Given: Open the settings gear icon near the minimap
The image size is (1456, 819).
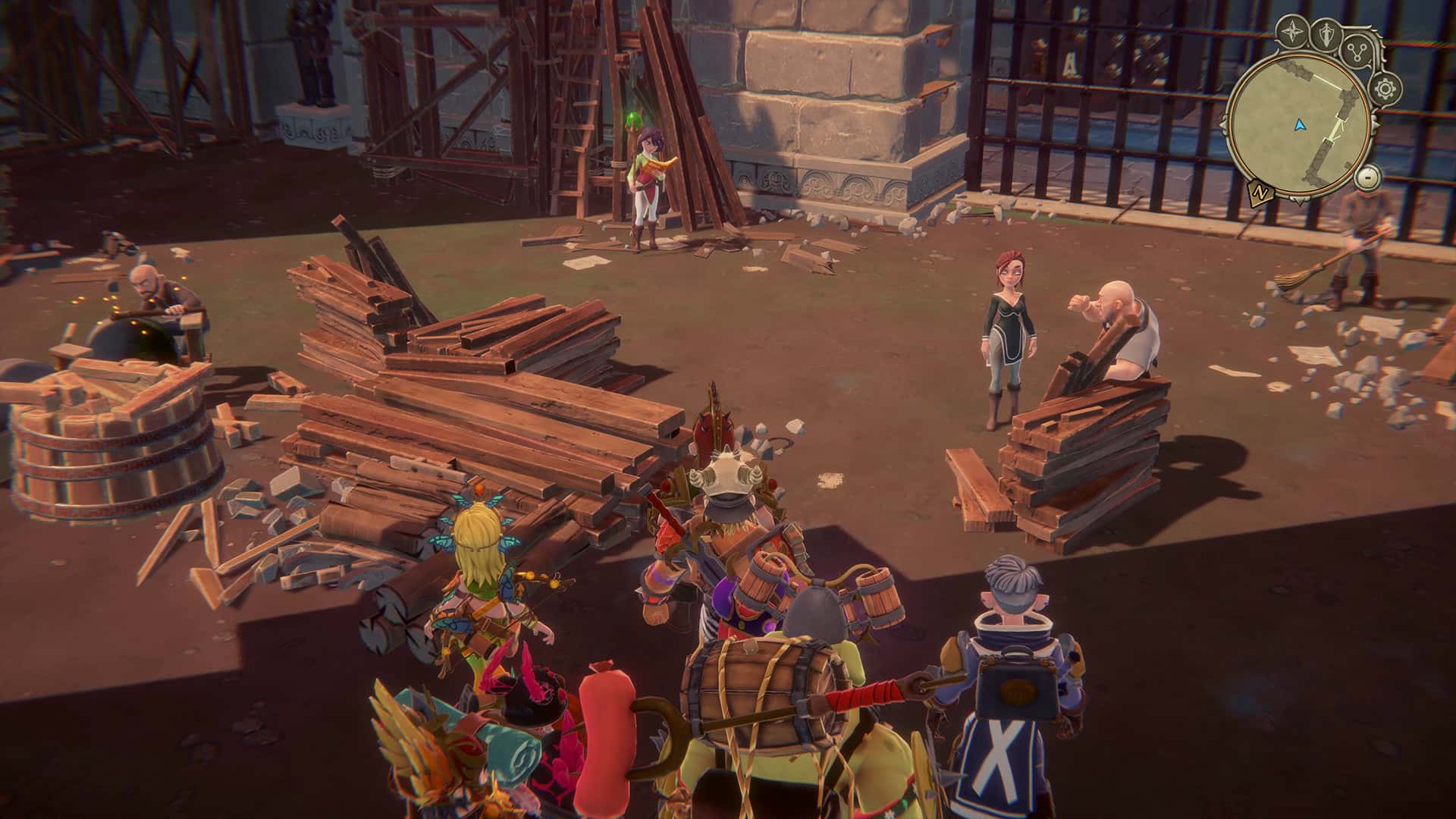Looking at the screenshot, I should (x=1385, y=87).
